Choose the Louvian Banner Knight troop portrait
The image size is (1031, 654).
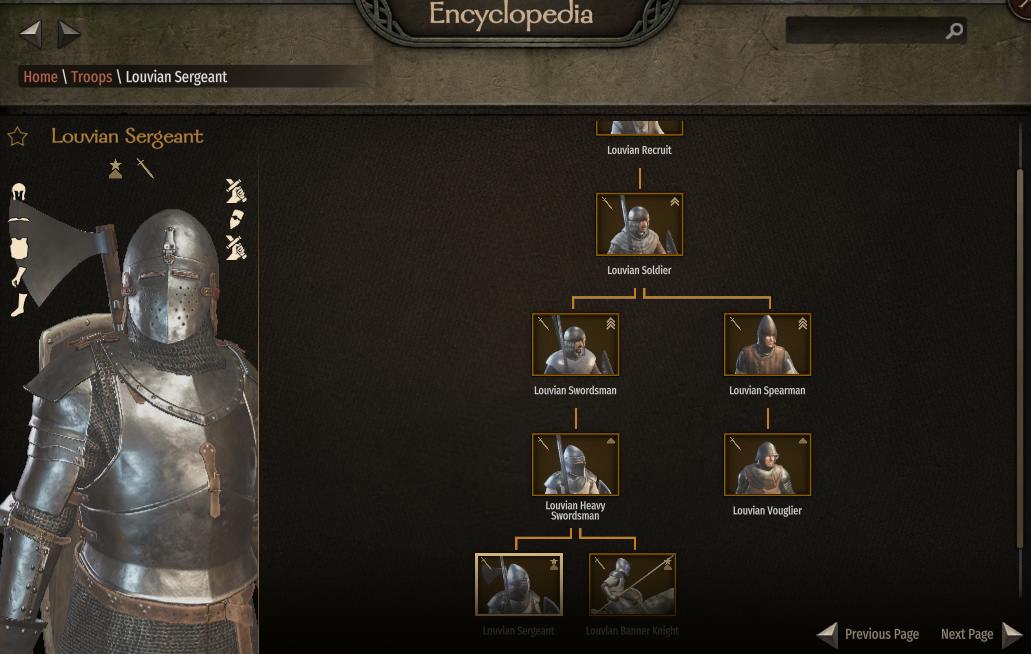click(632, 584)
